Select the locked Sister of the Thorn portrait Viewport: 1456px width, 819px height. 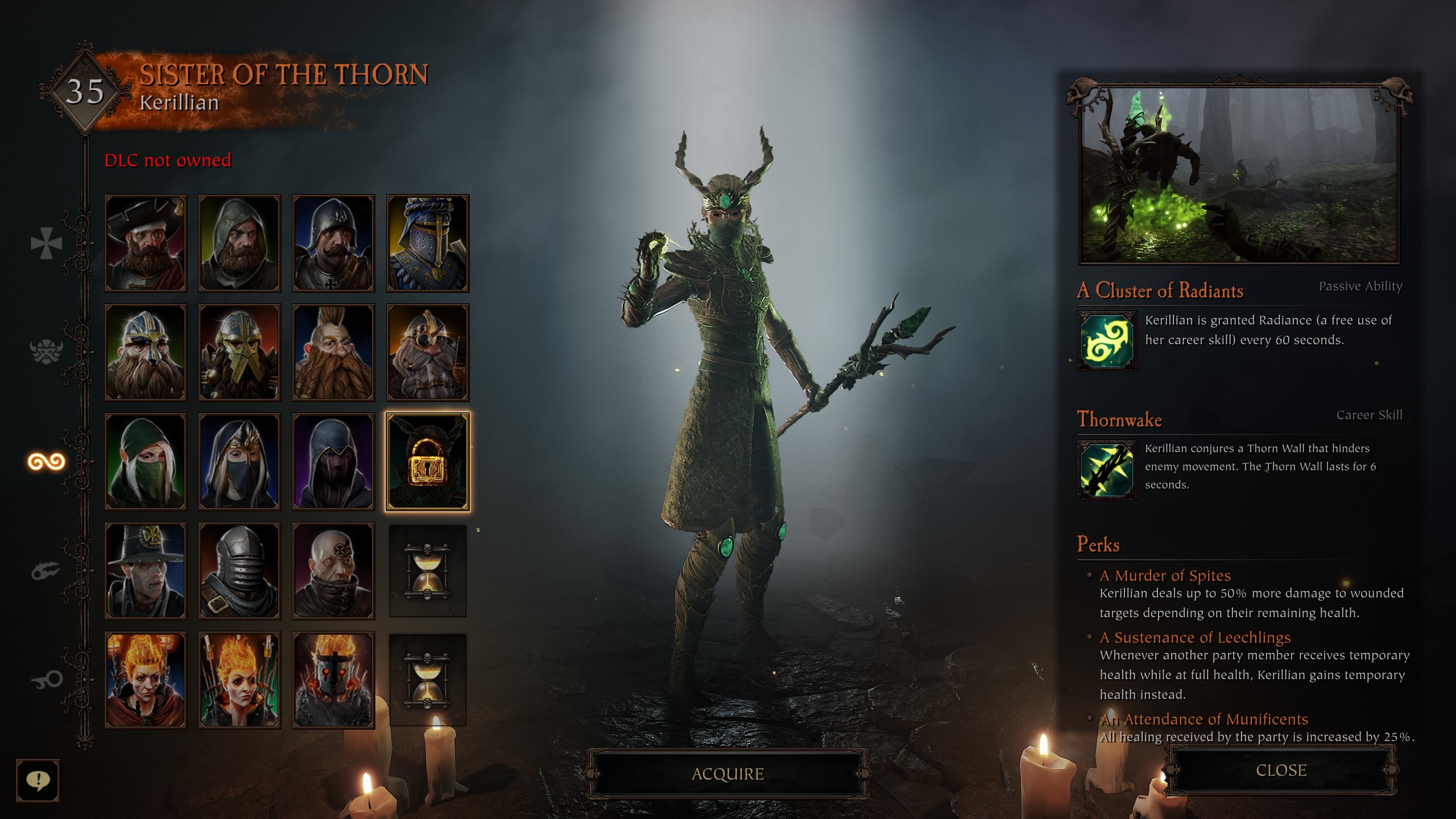click(428, 462)
